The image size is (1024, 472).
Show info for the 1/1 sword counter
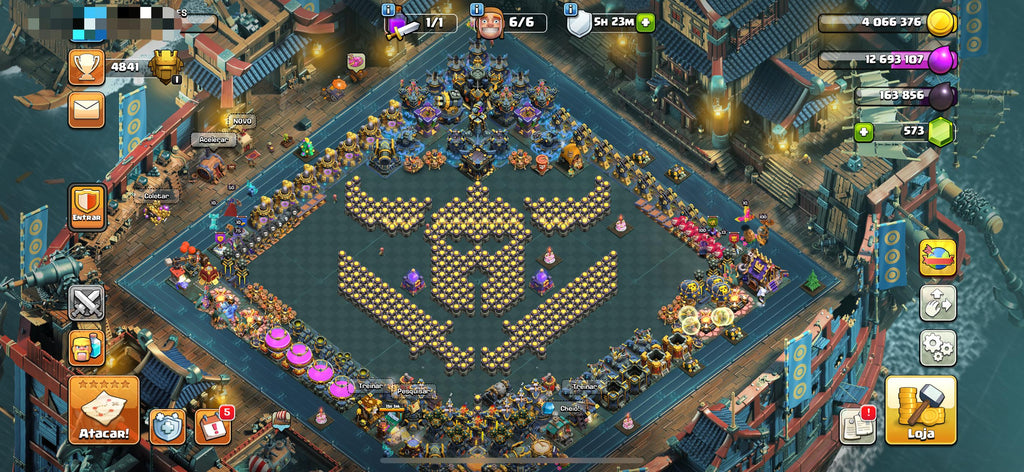point(388,10)
